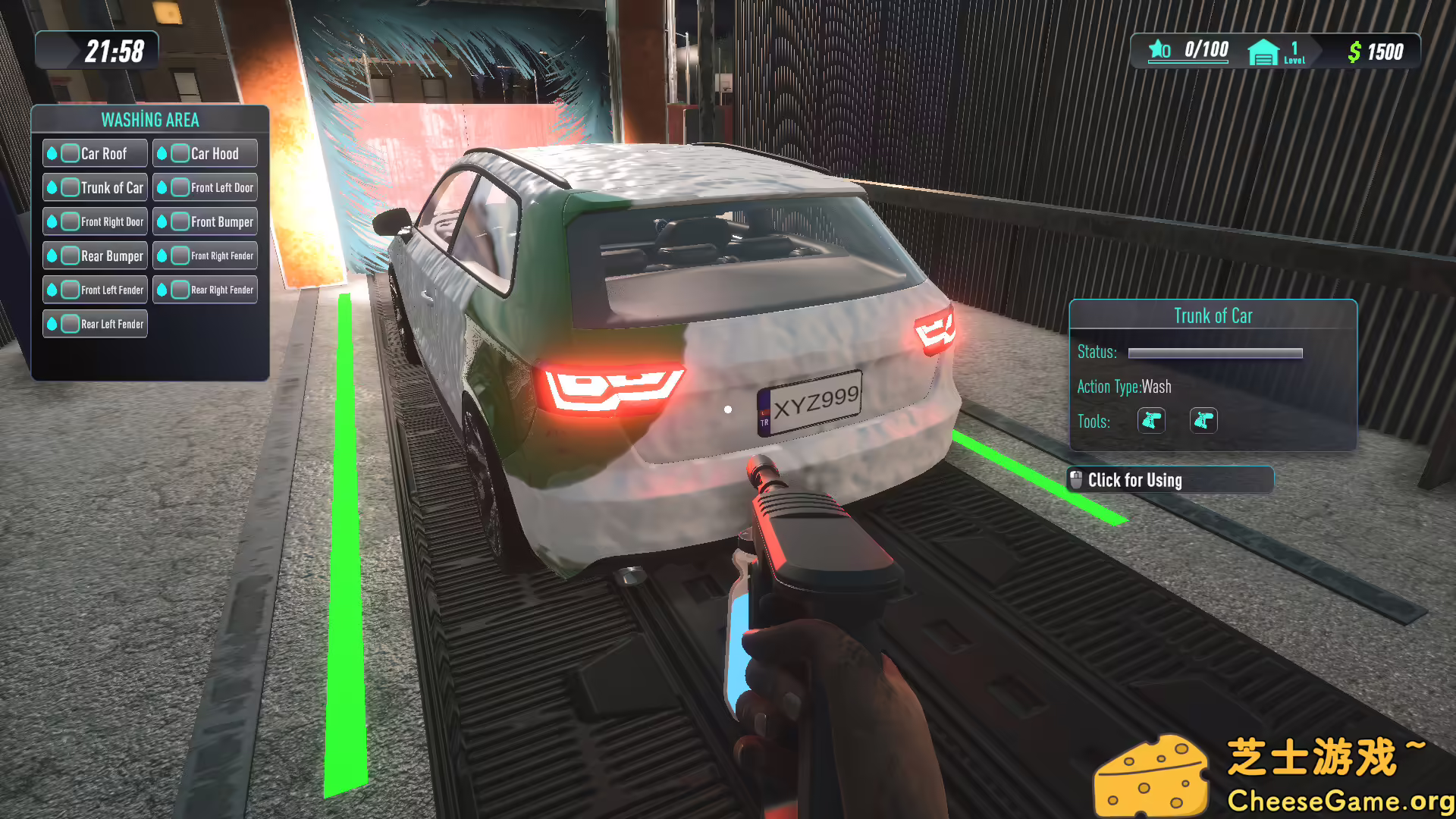Screen dimensions: 1456x819
Task: Enable the Front Left Door checkbox
Action: (180, 187)
